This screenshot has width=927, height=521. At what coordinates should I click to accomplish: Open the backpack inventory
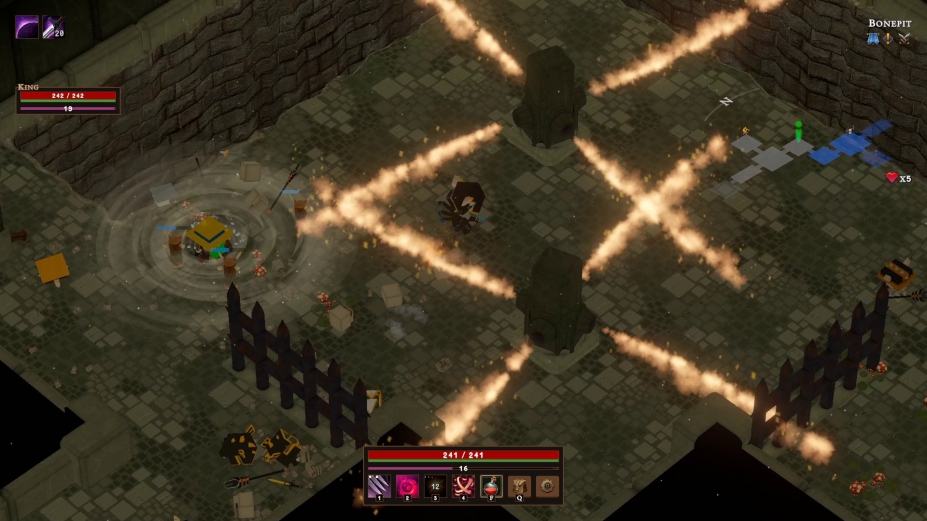[x=519, y=486]
